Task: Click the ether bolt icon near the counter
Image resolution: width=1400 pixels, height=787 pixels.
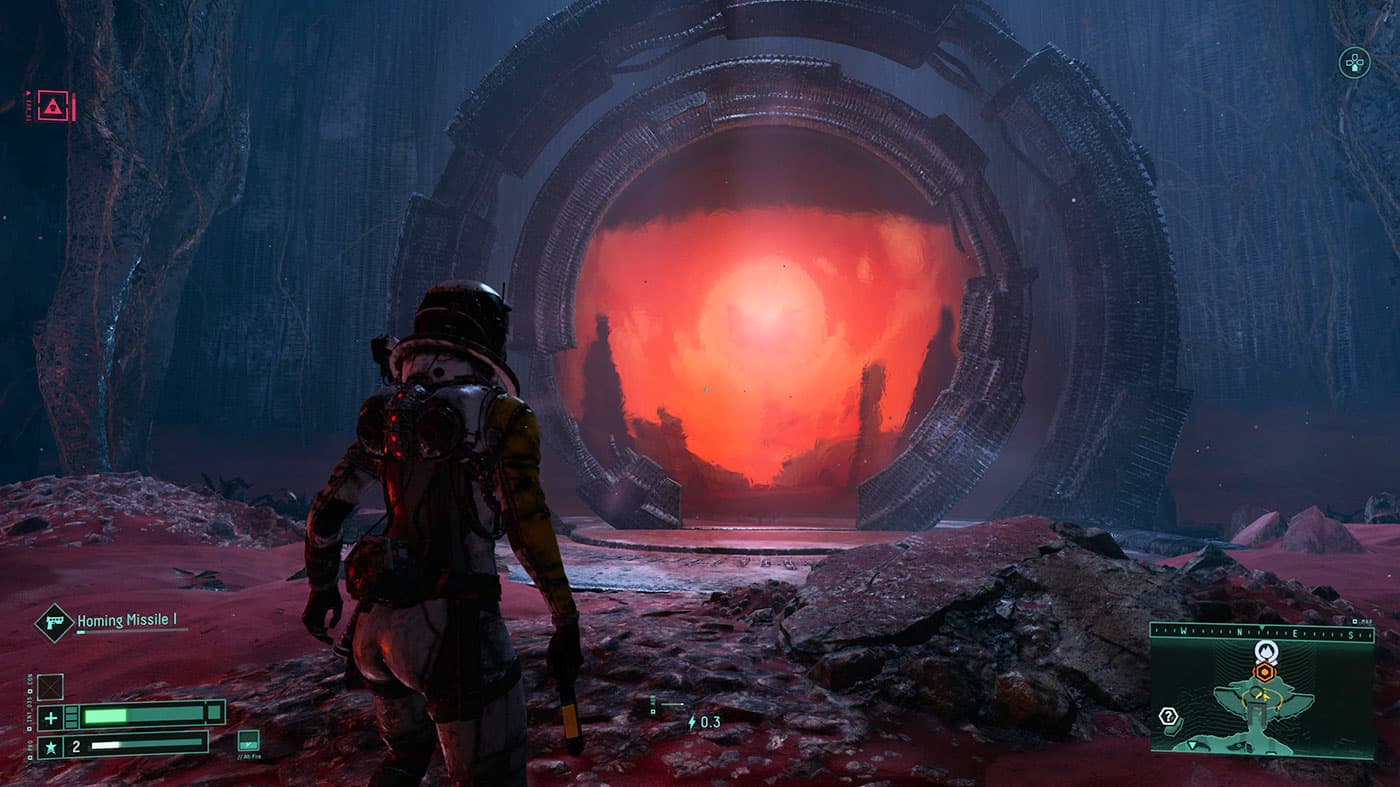Action: click(692, 722)
